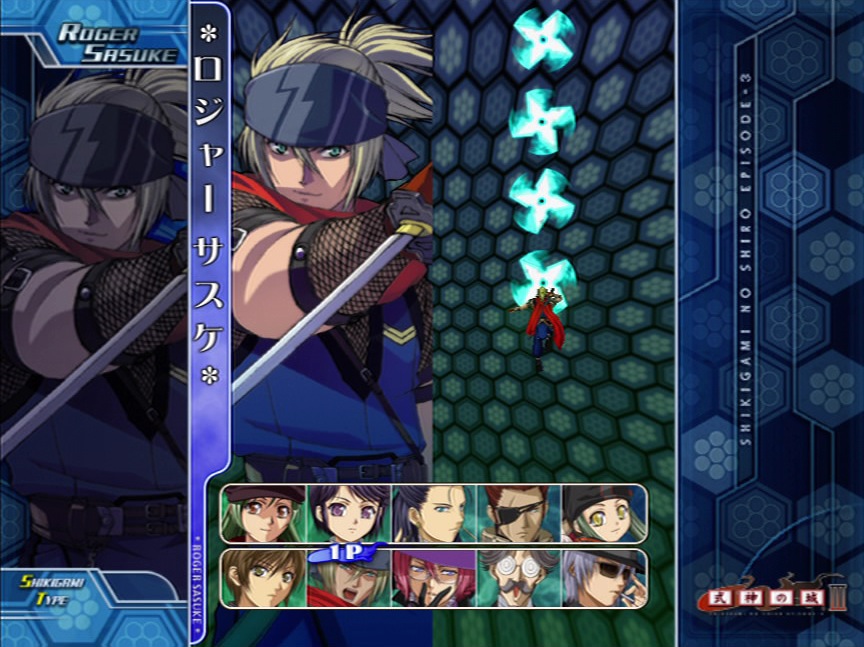The width and height of the screenshot is (864, 647).
Task: Select the eyepatch character portrait
Action: pyautogui.click(x=518, y=513)
